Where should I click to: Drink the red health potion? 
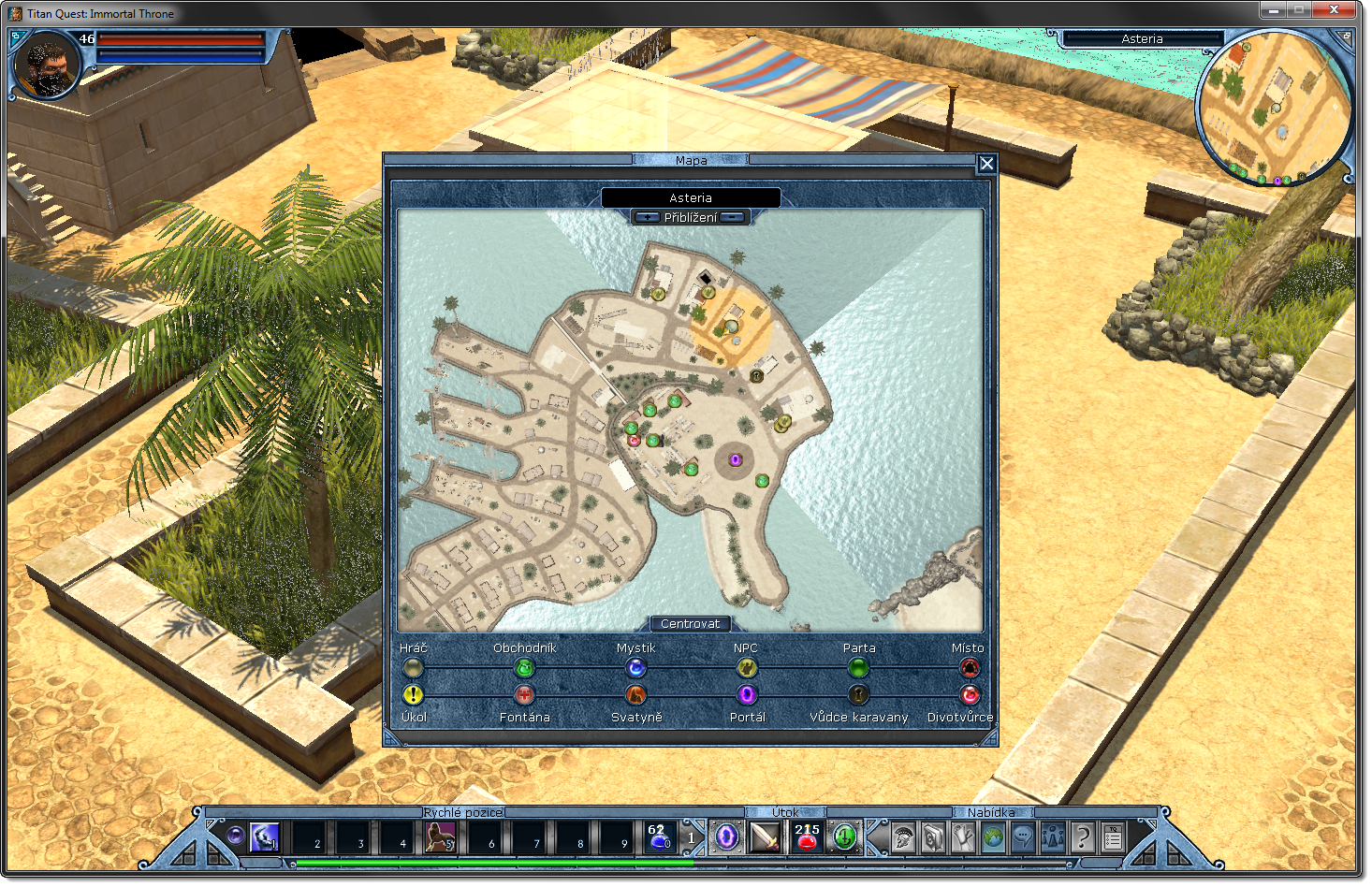point(807,836)
